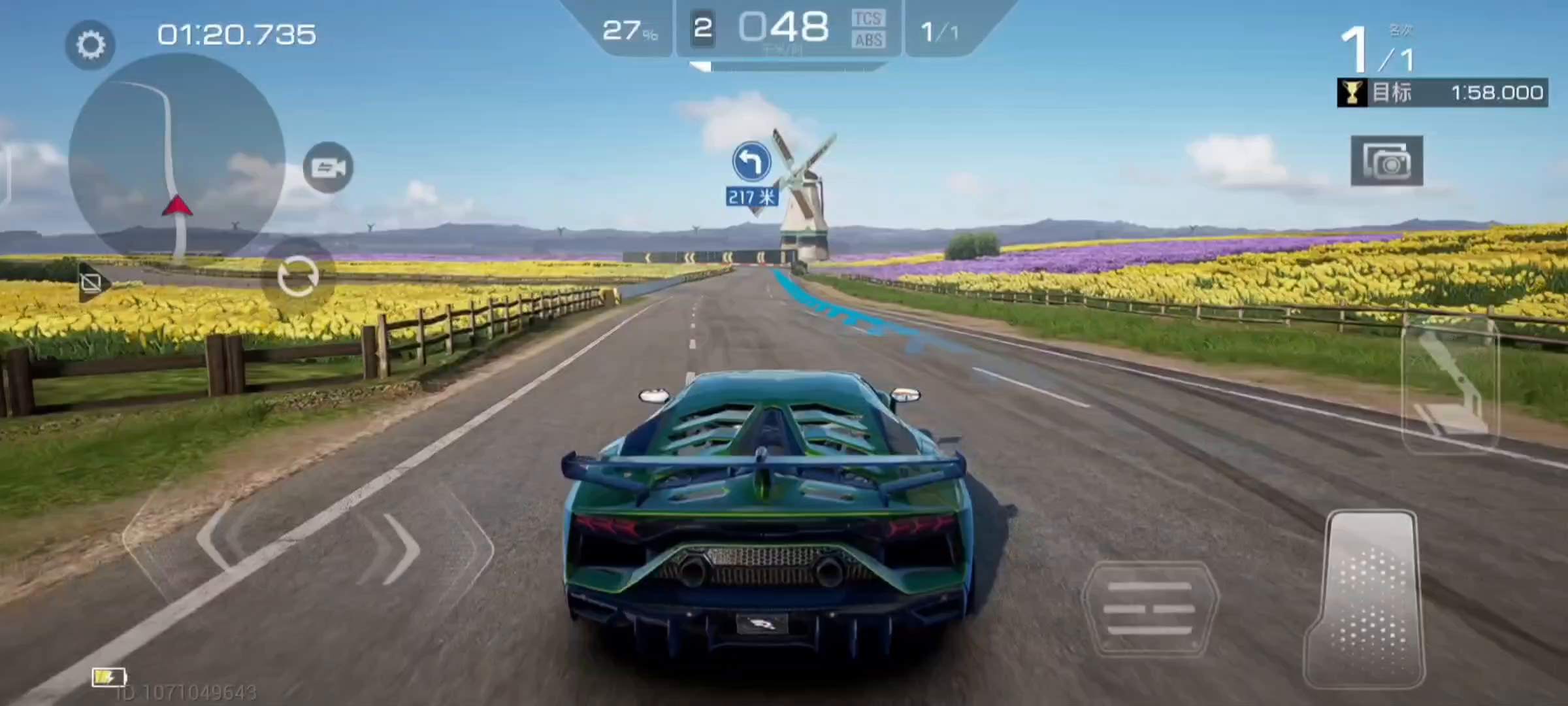This screenshot has height=706, width=1568.
Task: Toggle the TCS traction control indicator
Action: pos(868,18)
